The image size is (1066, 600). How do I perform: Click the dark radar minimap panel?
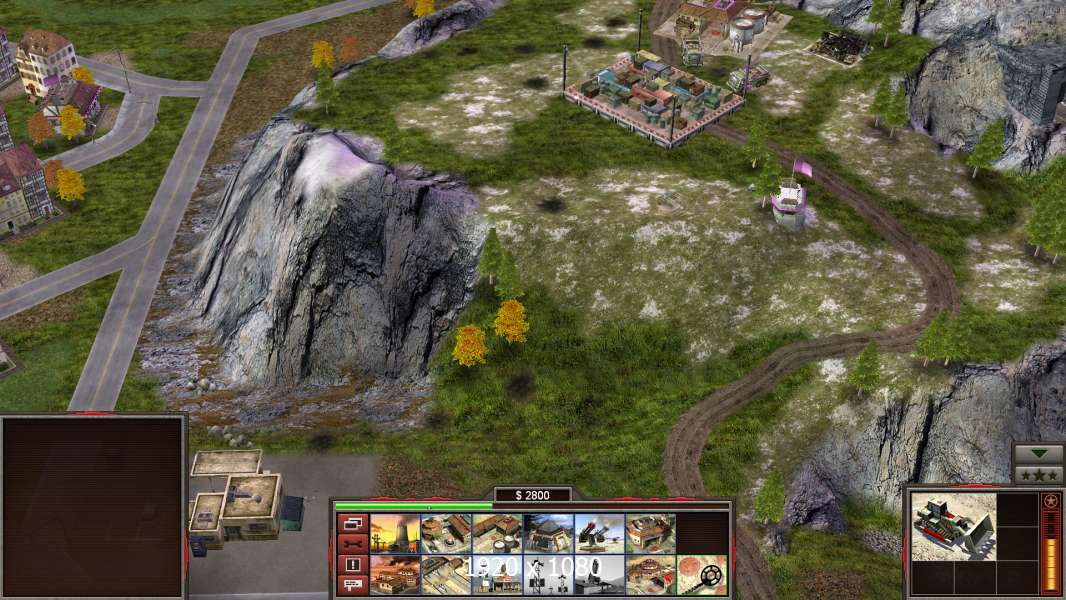pyautogui.click(x=93, y=507)
